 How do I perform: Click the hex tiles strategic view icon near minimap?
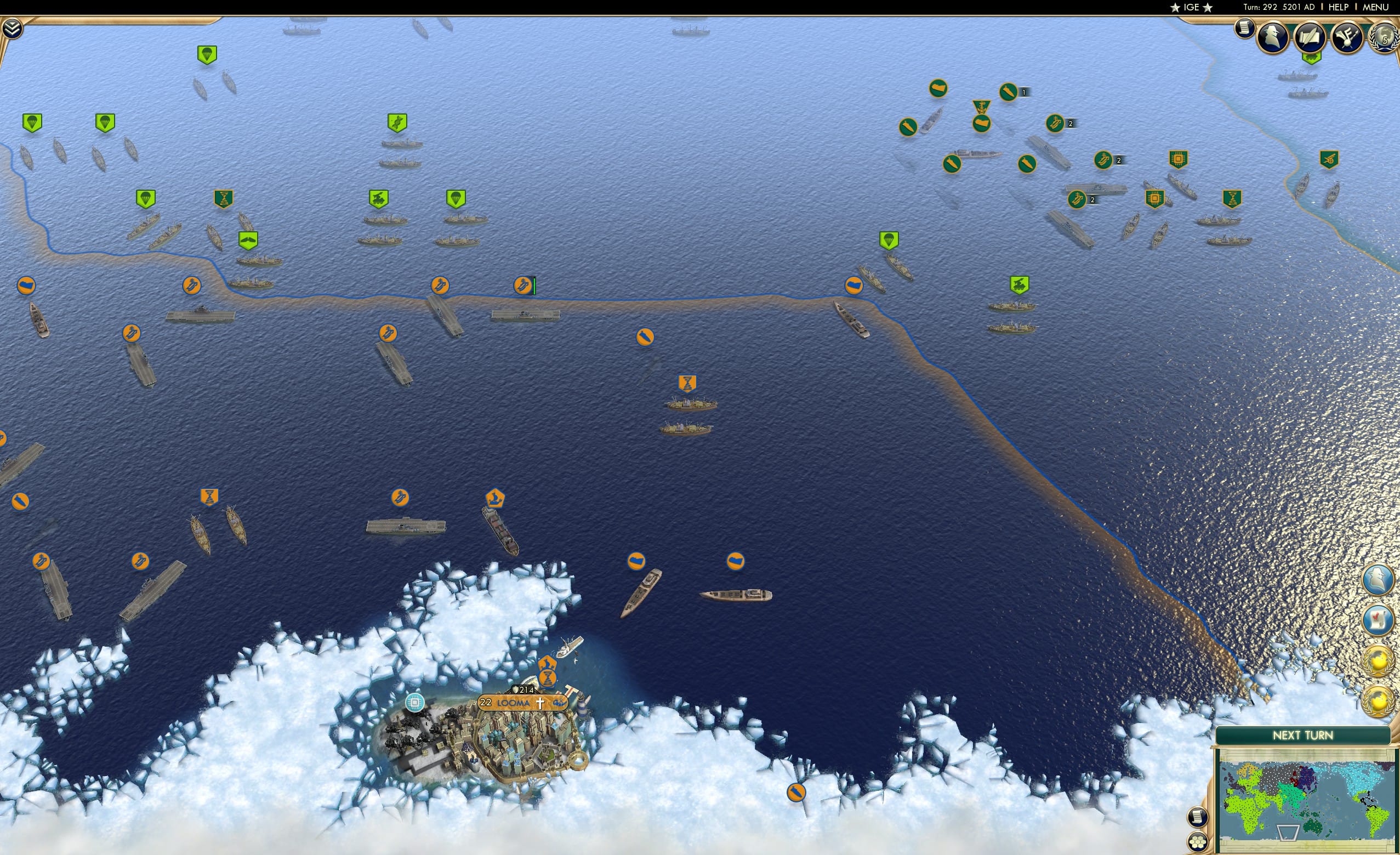[1198, 842]
